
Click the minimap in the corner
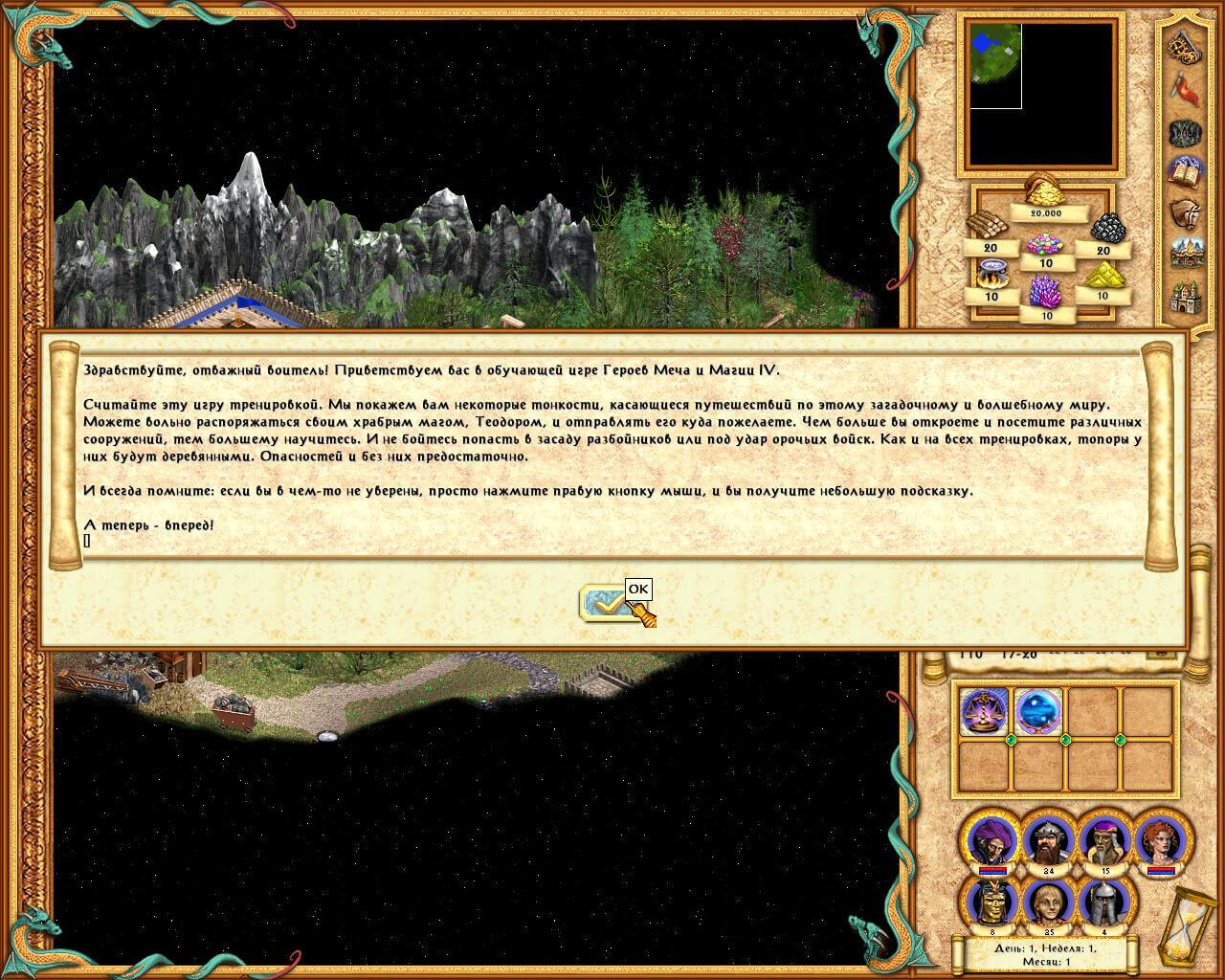point(1041,94)
